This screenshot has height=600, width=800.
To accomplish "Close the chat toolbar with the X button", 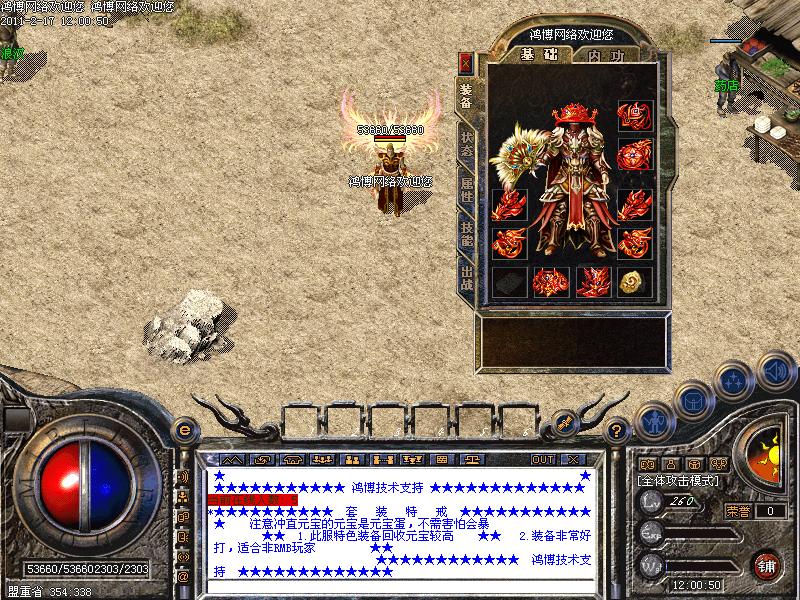I will pos(573,459).
